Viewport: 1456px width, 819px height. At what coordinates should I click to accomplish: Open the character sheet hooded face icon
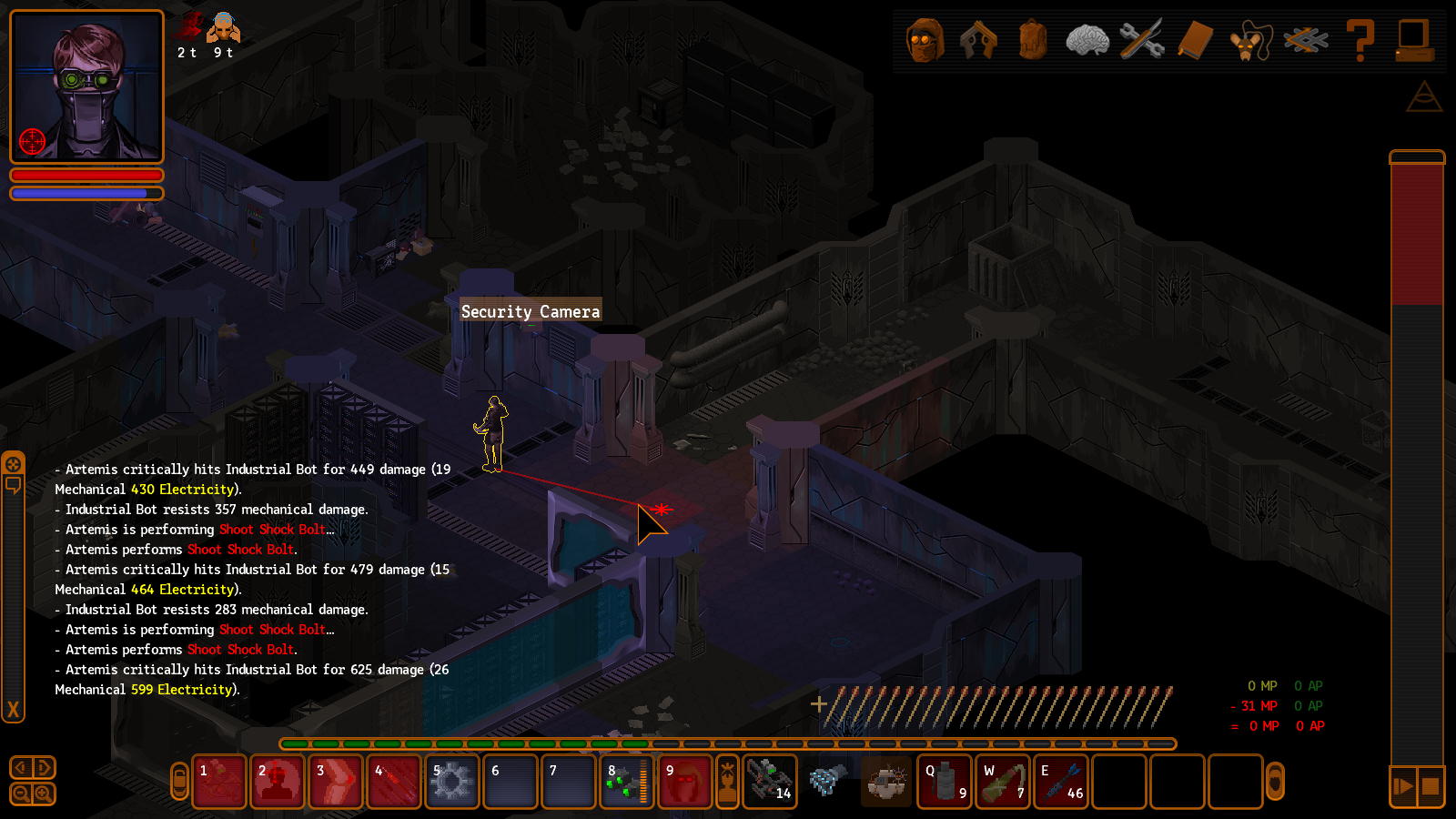click(x=925, y=41)
